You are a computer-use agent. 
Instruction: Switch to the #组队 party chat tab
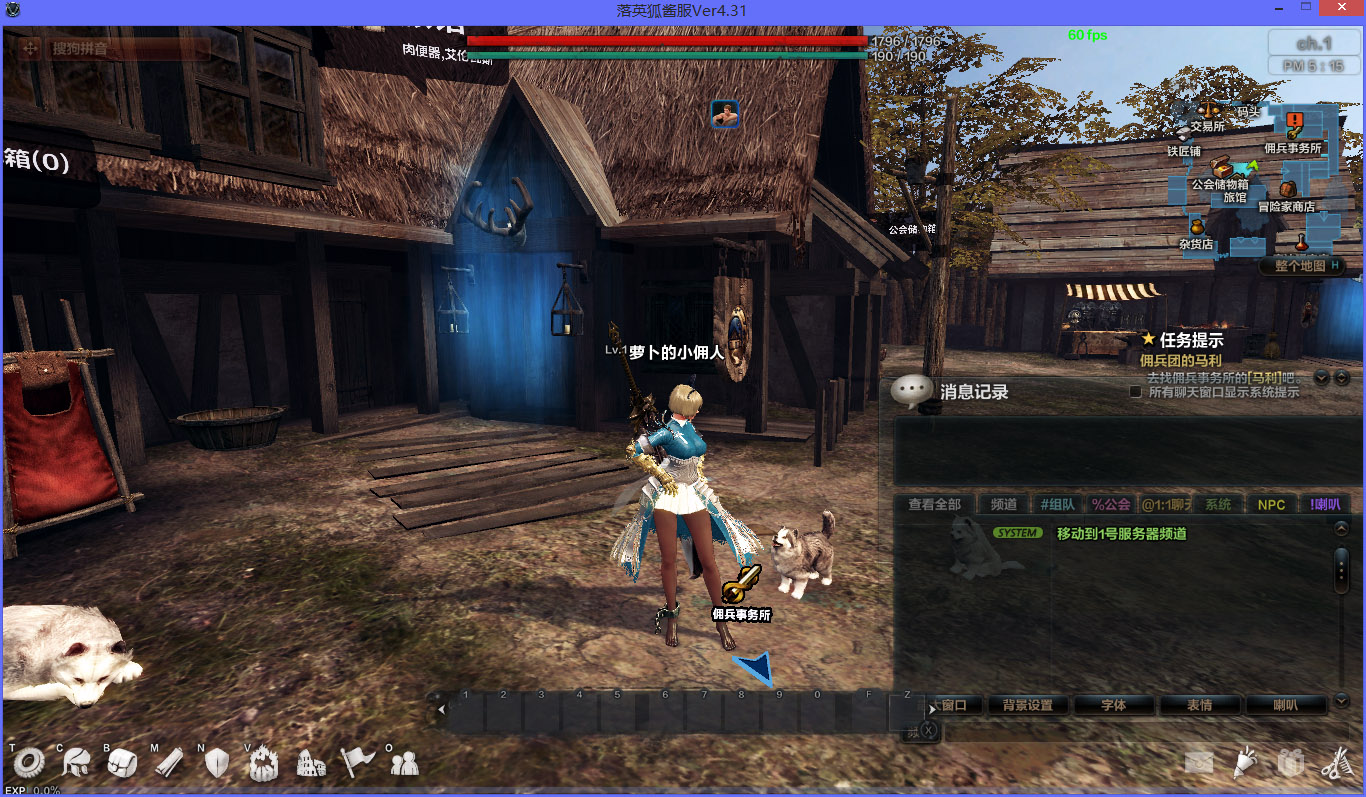pos(1057,505)
